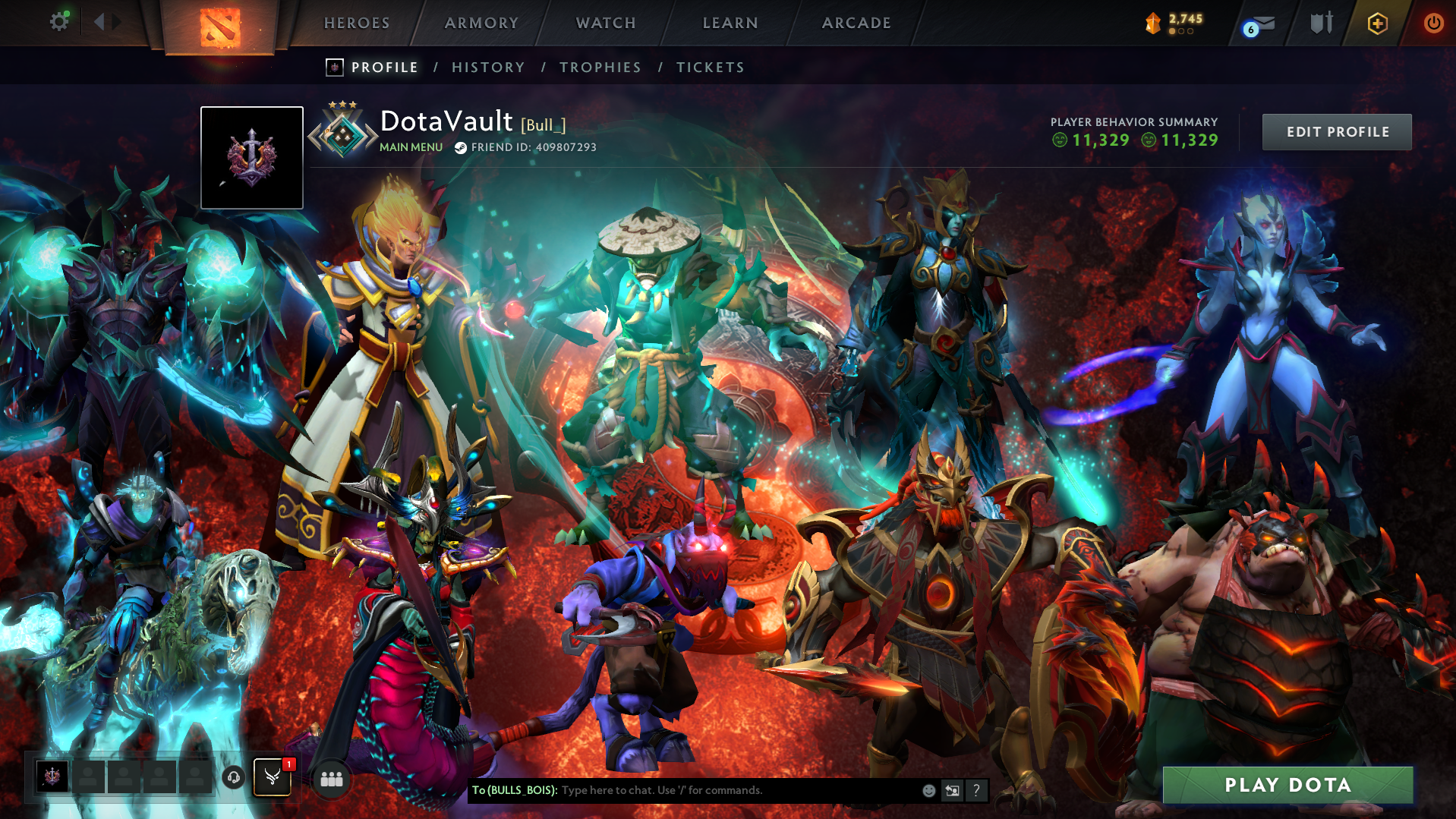1456x819 pixels.
Task: Open the chat emoticon picker
Action: coord(928,790)
